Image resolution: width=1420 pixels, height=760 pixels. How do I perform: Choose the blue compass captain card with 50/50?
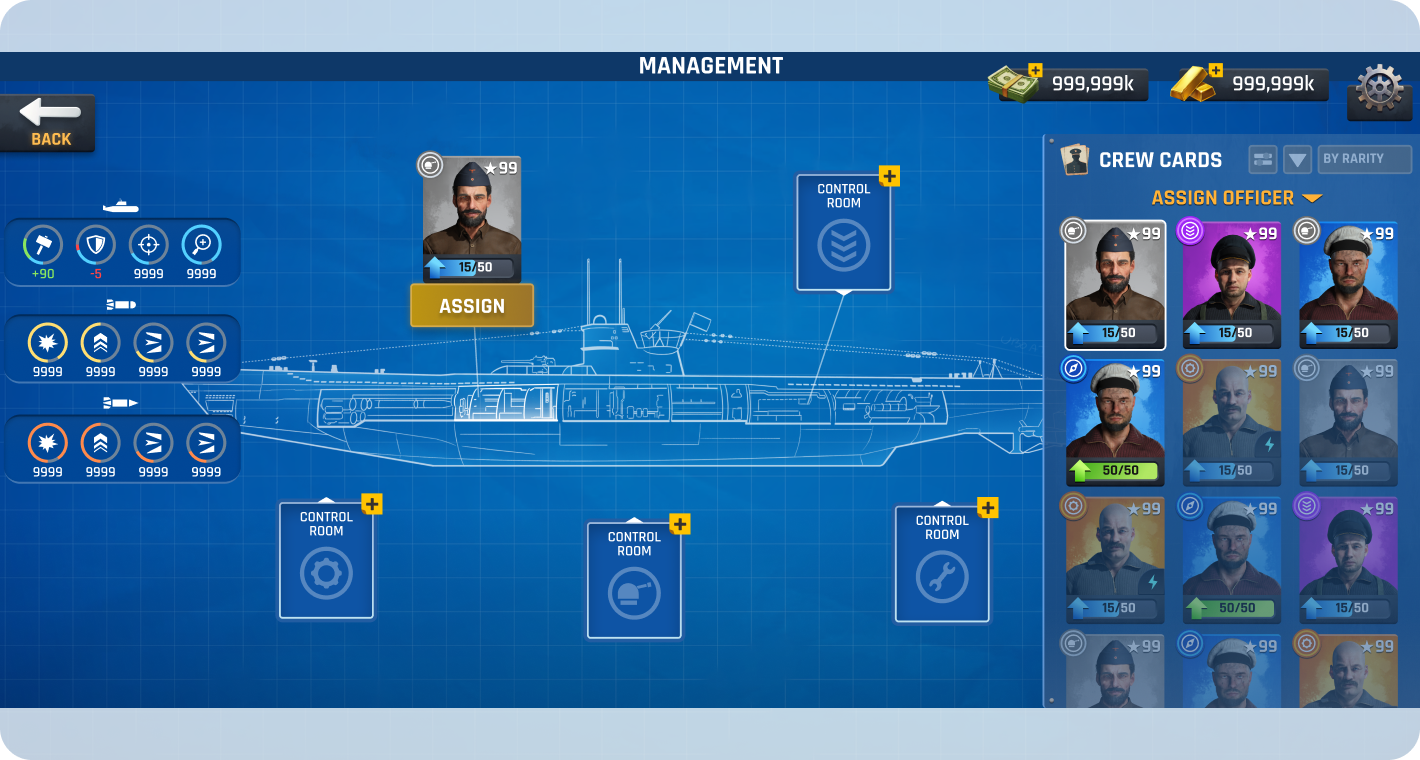click(1114, 422)
